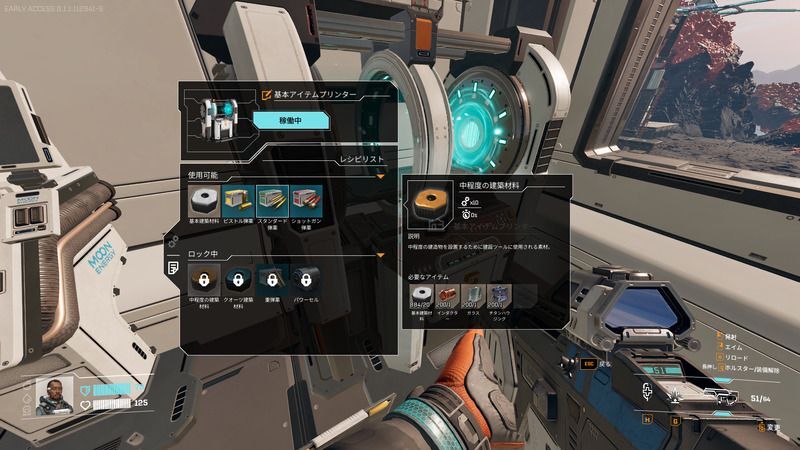Select the locked パワーセル recipe
The width and height of the screenshot is (800, 450).
pos(307,281)
